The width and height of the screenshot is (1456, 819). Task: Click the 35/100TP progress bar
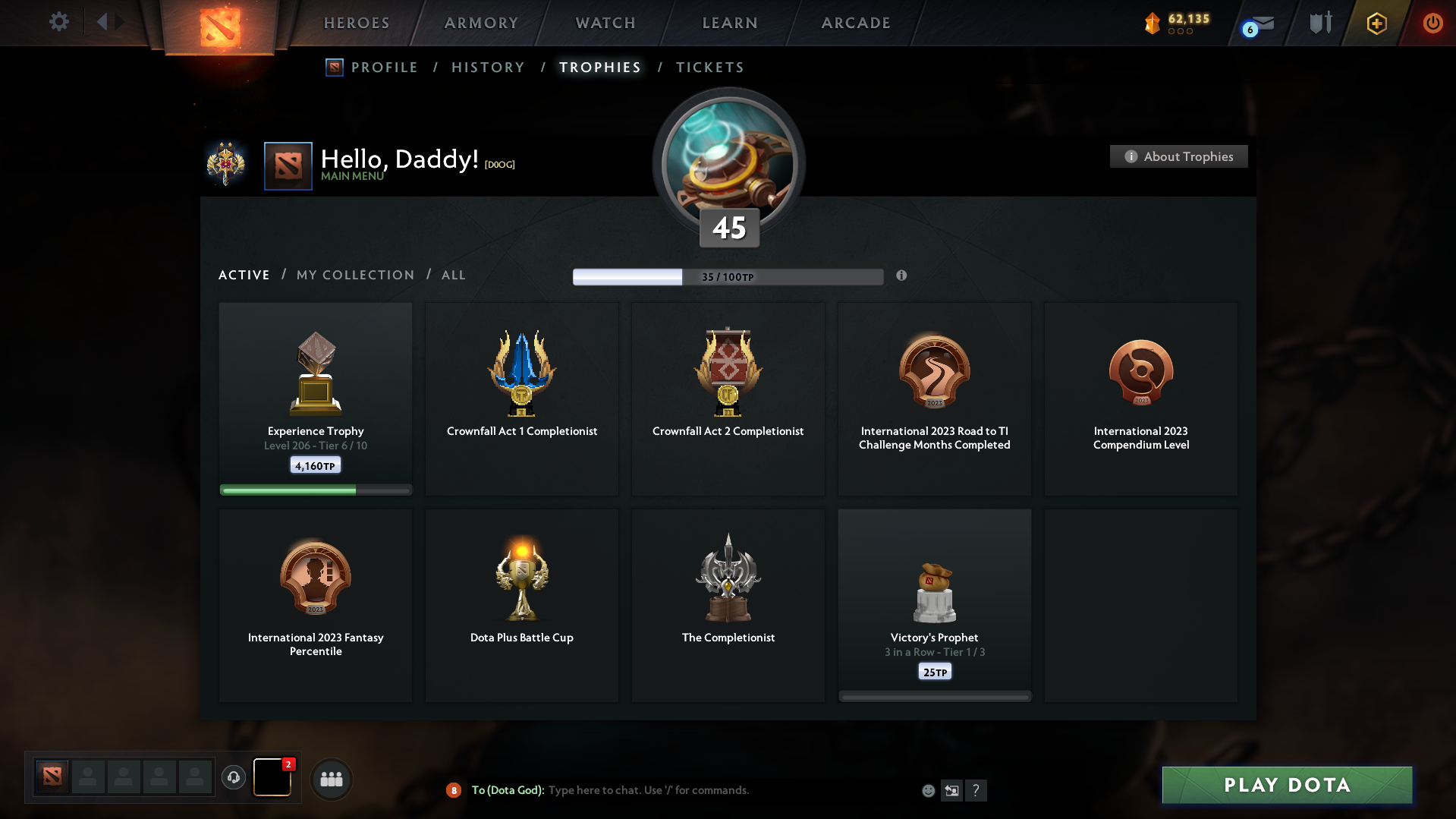(728, 276)
